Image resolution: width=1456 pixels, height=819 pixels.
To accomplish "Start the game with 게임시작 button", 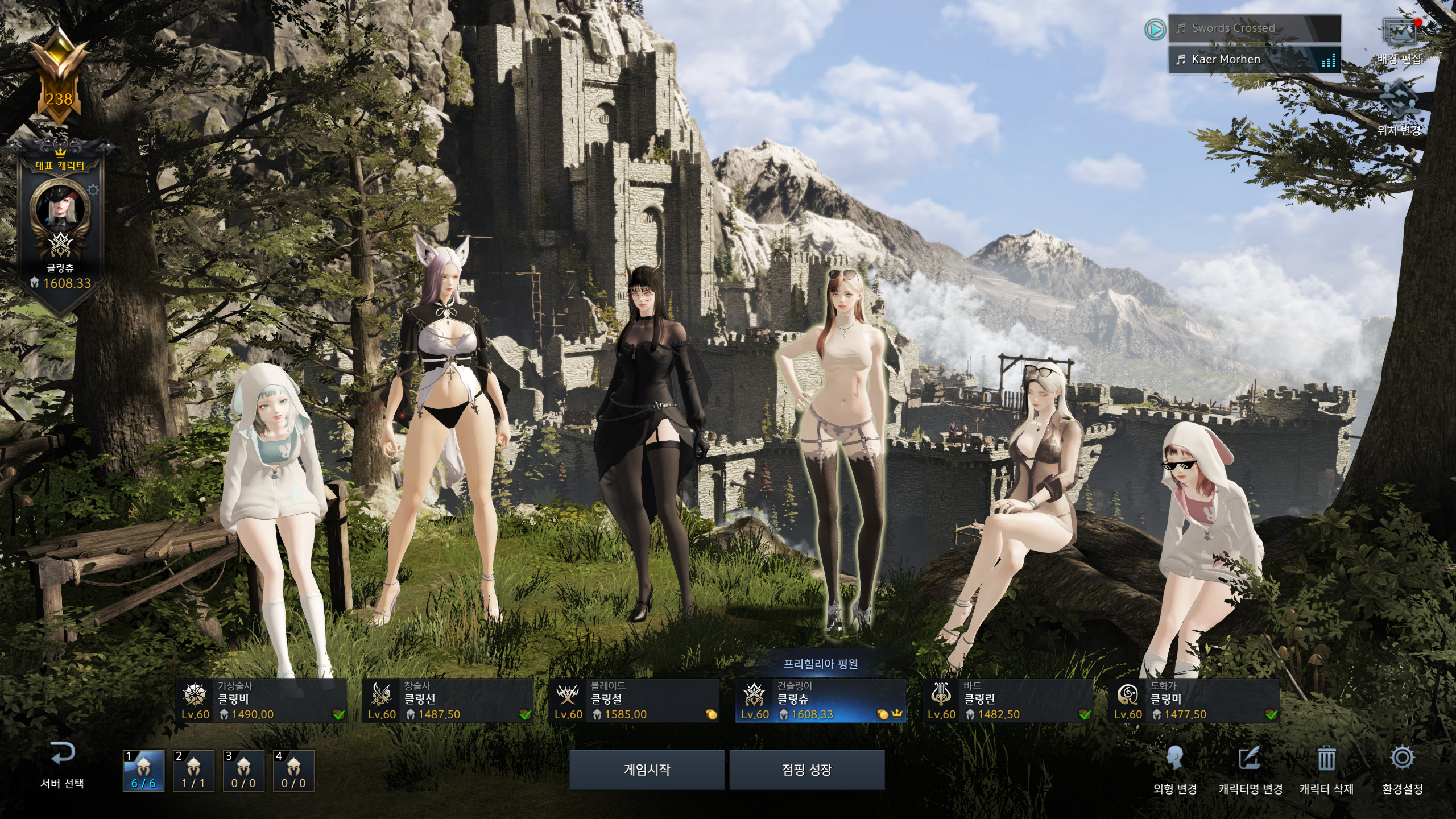I will 647,770.
